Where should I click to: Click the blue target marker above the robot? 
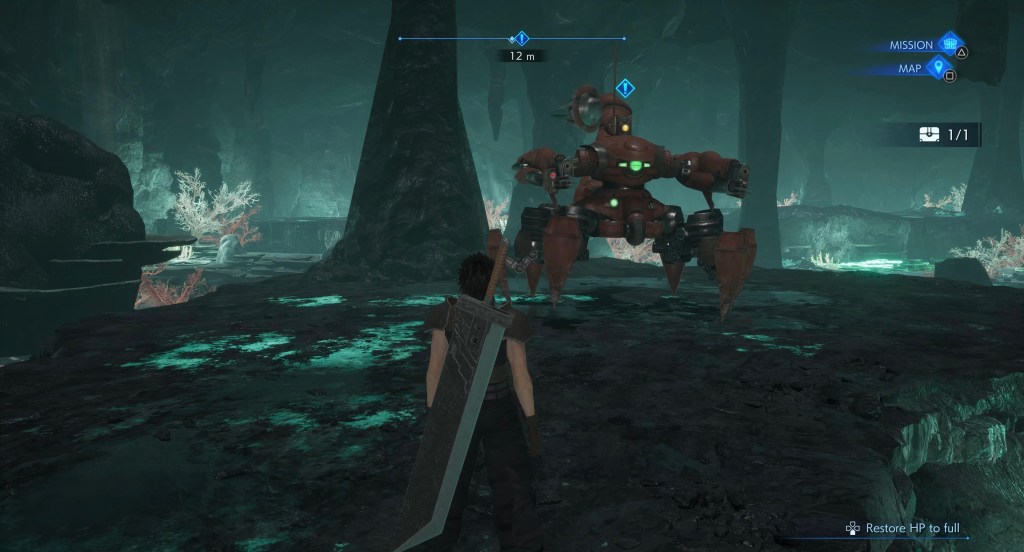point(625,88)
